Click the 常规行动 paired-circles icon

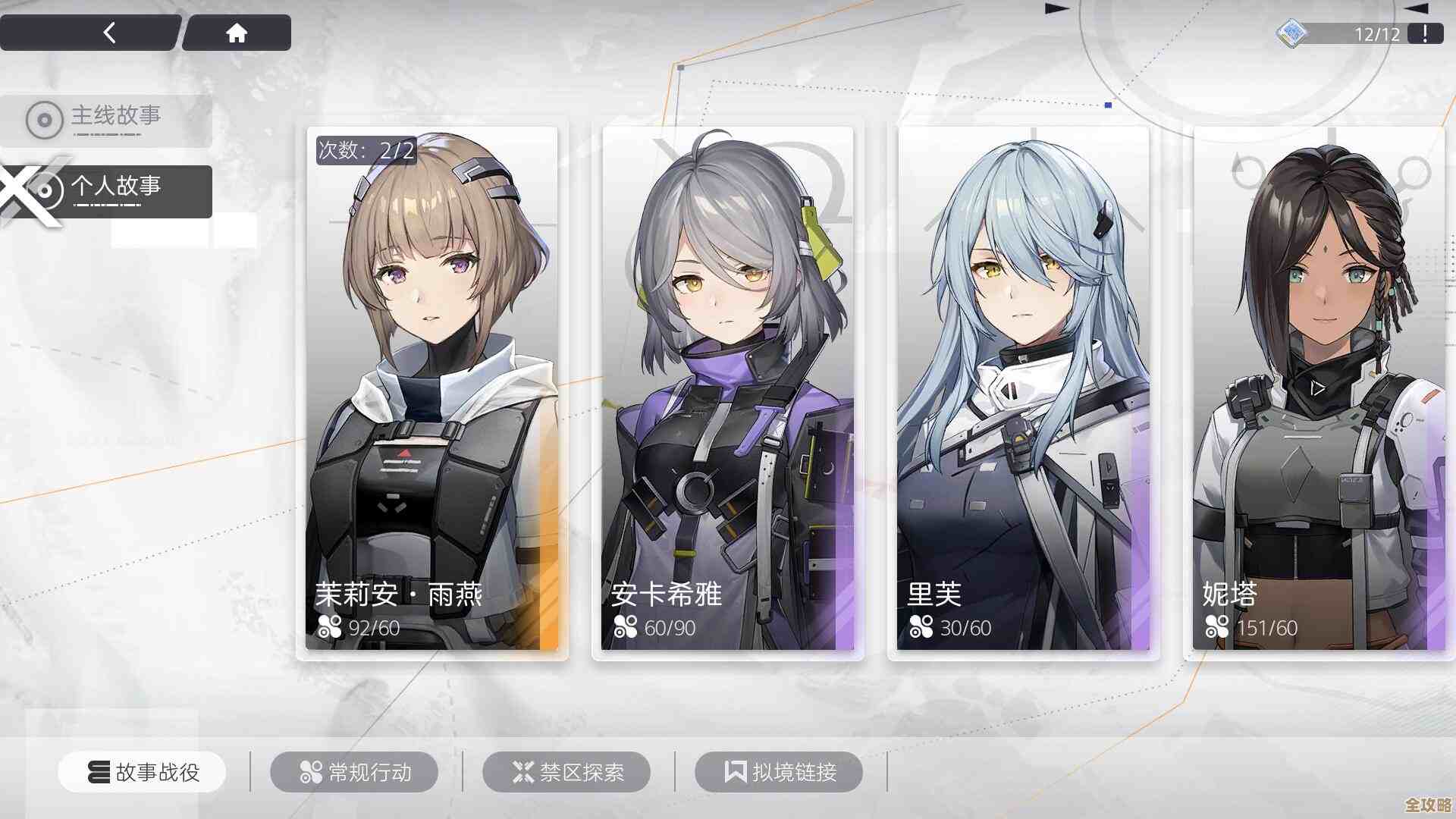pyautogui.click(x=309, y=772)
